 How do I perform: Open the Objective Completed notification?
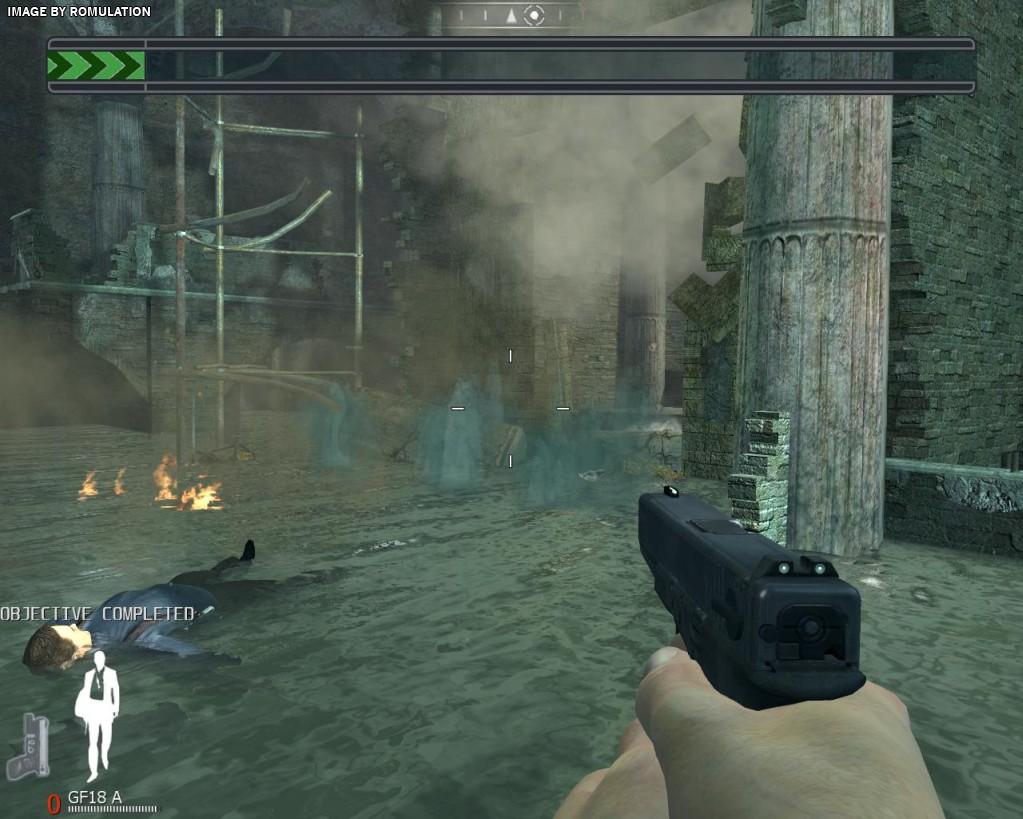[97, 613]
